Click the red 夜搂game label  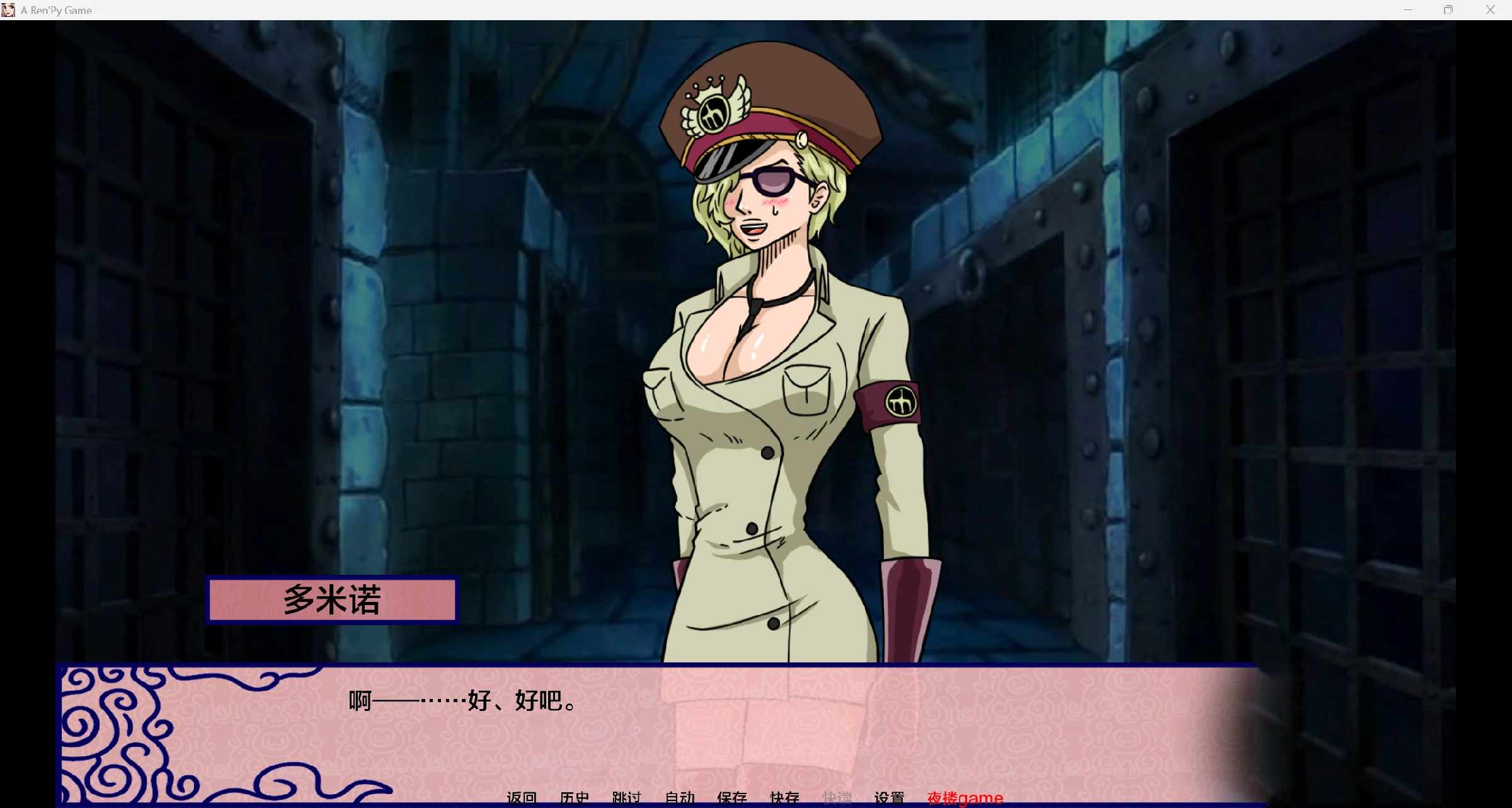click(x=965, y=798)
